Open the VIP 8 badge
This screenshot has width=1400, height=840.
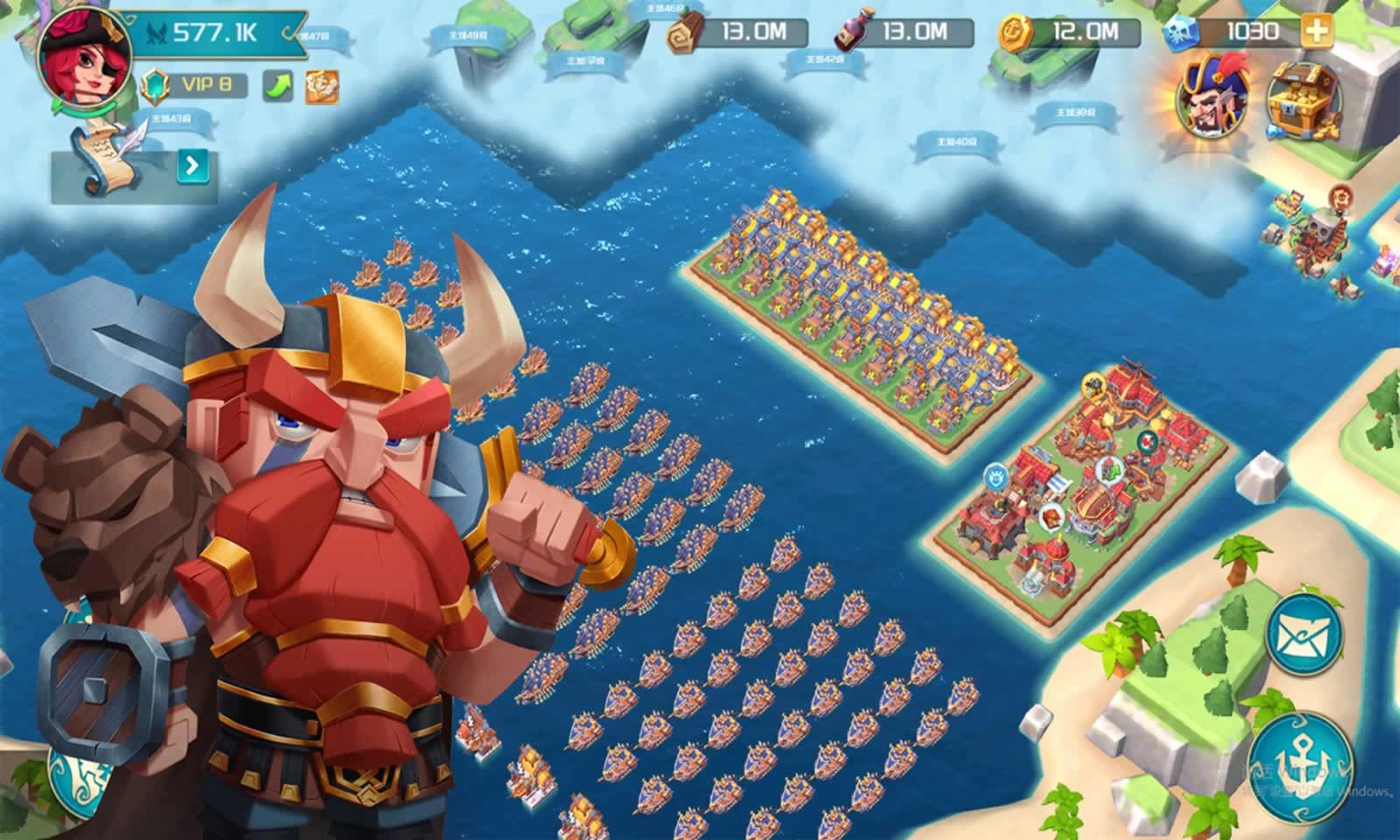pos(194,85)
